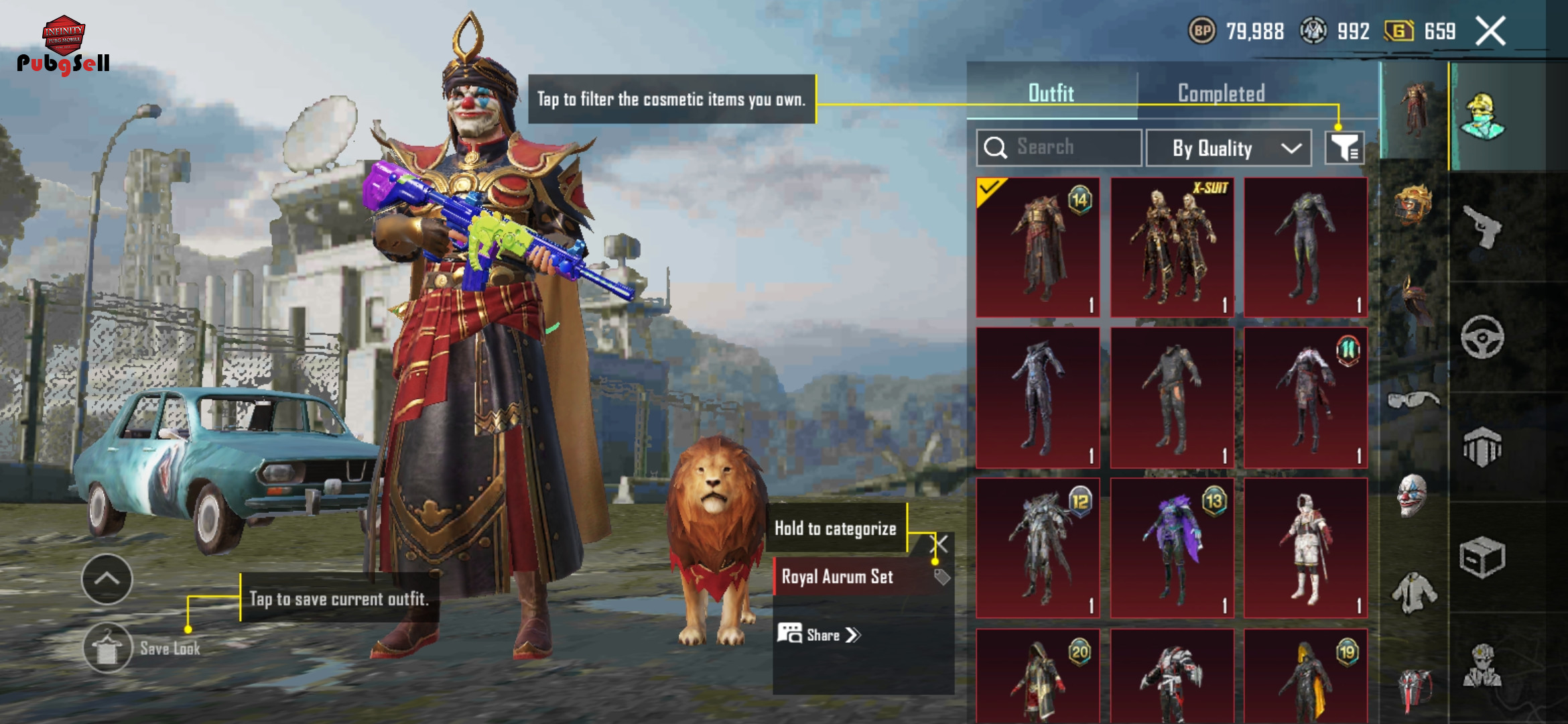
Task: Choose the level 14 equipped outfit
Action: pos(1037,247)
